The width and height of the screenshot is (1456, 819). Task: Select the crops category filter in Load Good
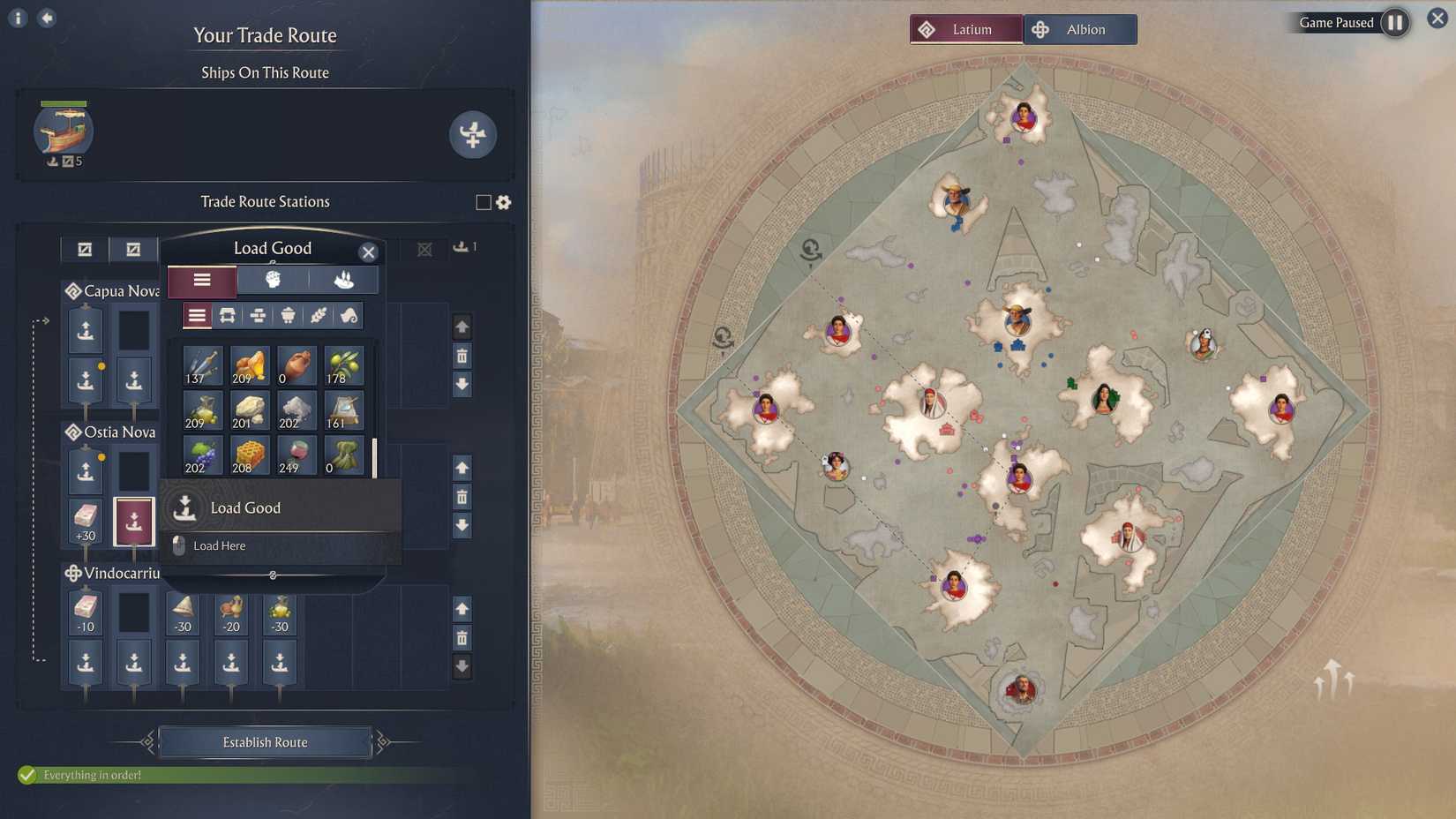coord(319,315)
